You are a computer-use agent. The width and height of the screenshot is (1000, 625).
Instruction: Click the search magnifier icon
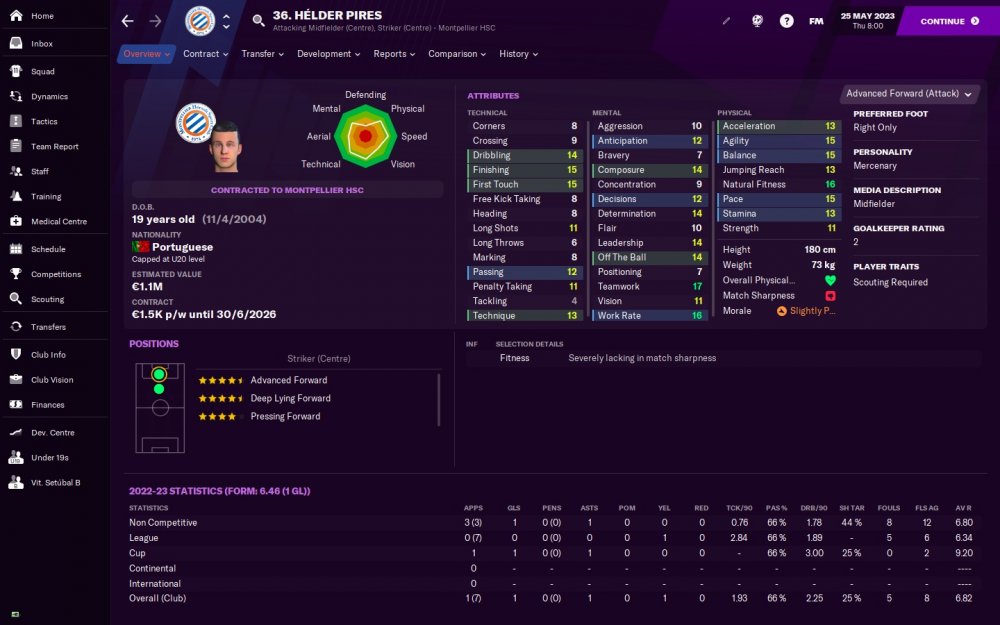coord(259,21)
